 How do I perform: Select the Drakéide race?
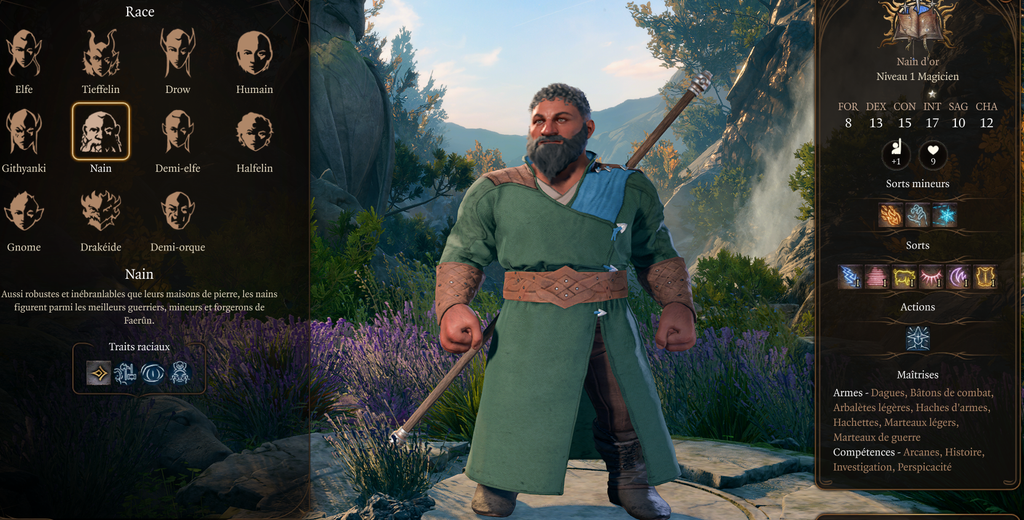click(x=101, y=210)
